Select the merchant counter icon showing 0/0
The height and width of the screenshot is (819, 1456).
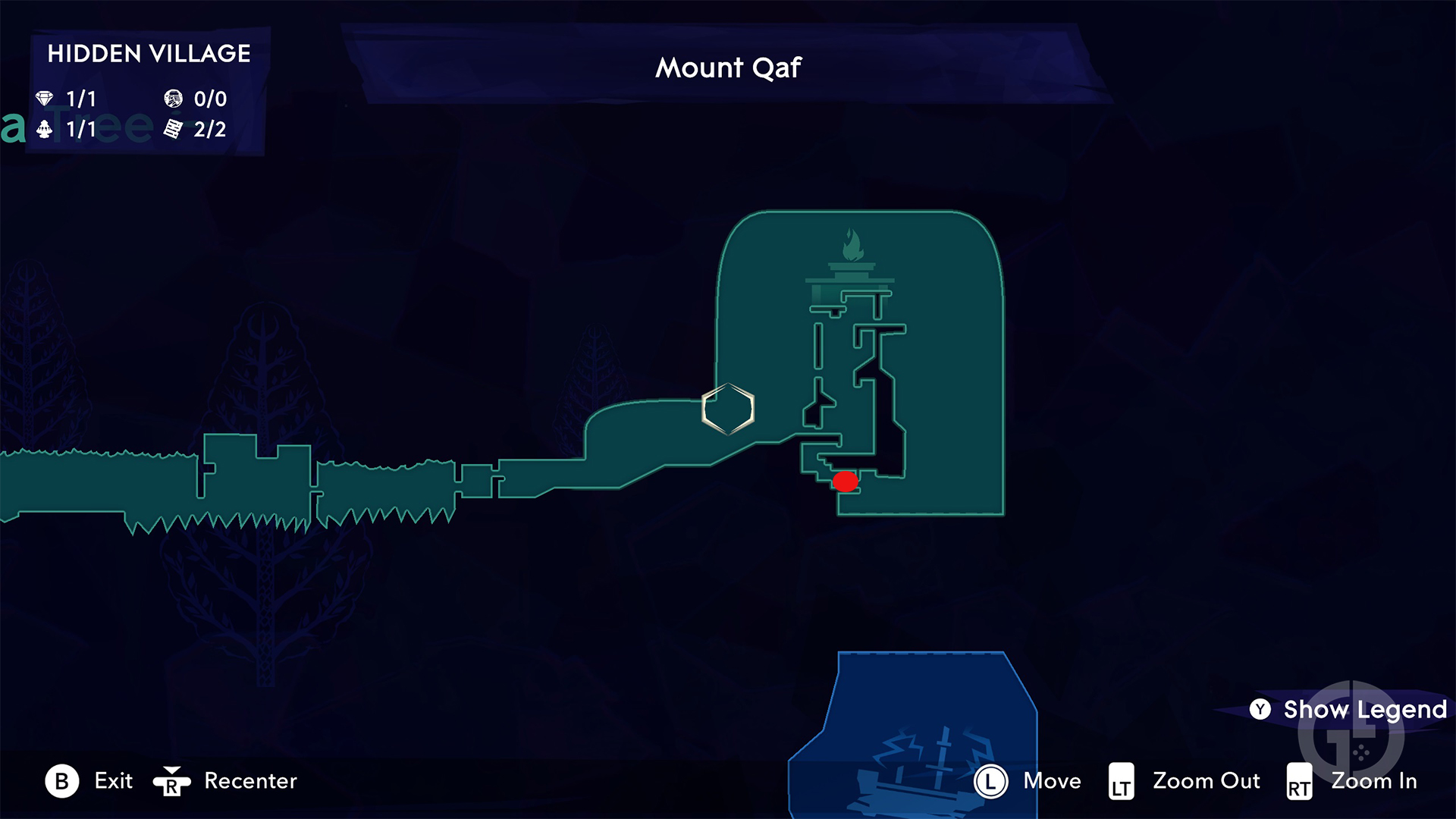click(173, 99)
